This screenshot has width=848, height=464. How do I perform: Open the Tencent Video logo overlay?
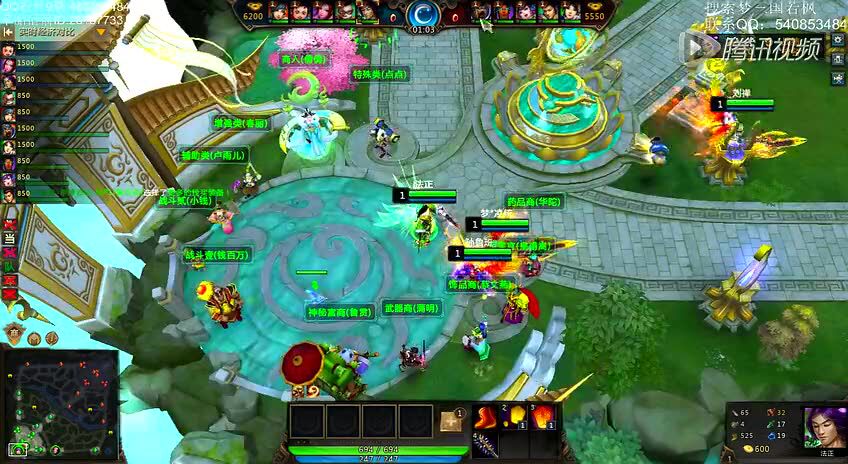click(x=751, y=46)
